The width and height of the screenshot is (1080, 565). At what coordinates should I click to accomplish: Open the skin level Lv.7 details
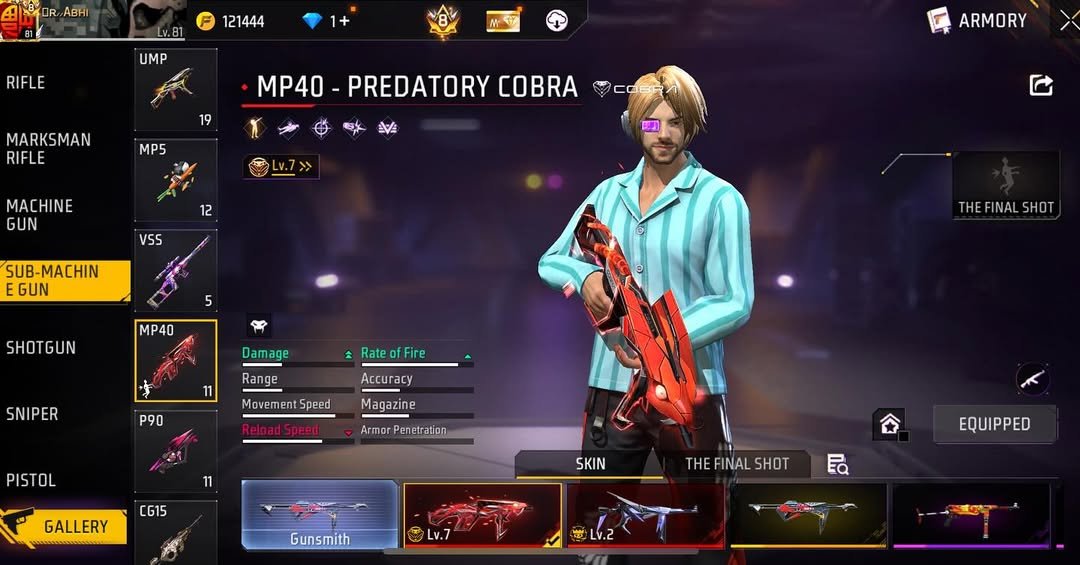(282, 167)
